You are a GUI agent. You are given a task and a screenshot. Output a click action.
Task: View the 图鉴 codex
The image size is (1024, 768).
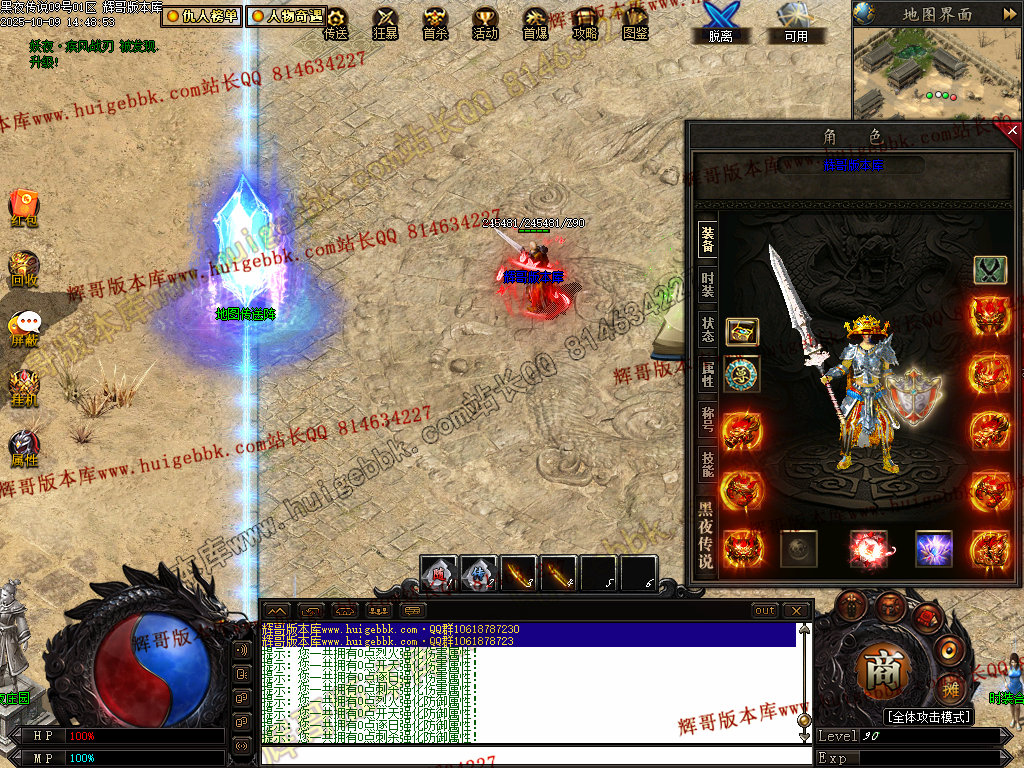tap(635, 23)
